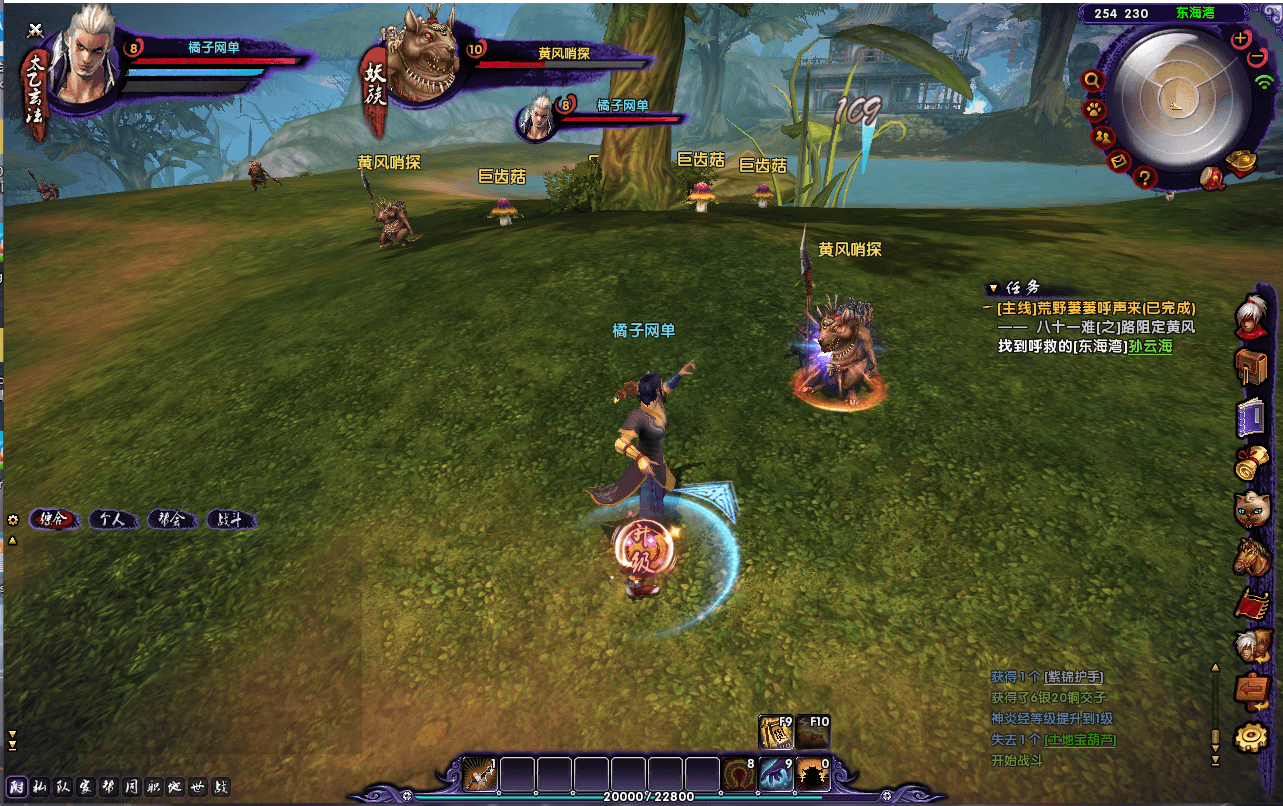
Task: Use the first hotbar skill slot
Action: 480,774
